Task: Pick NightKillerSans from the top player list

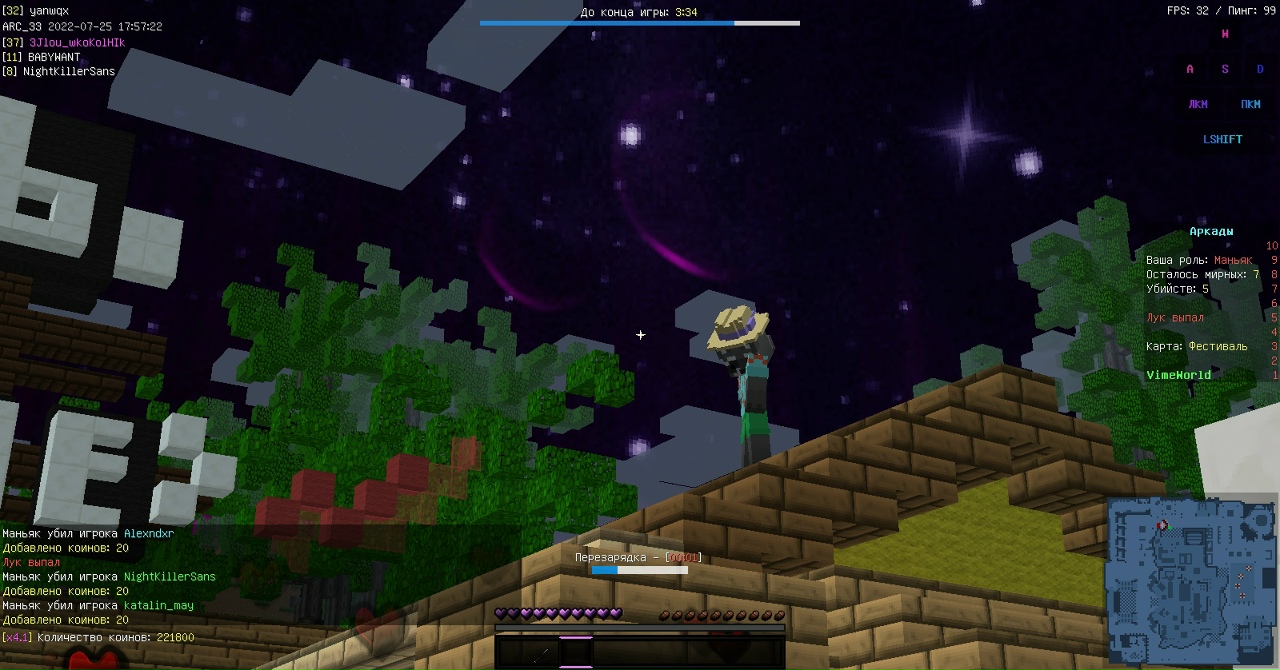Action: point(69,72)
